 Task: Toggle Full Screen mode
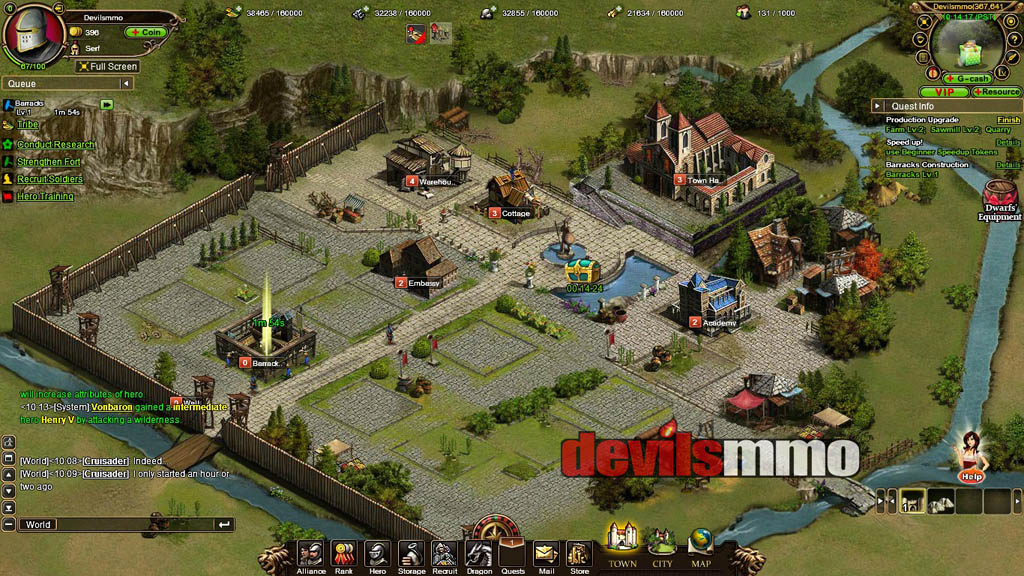coord(108,66)
